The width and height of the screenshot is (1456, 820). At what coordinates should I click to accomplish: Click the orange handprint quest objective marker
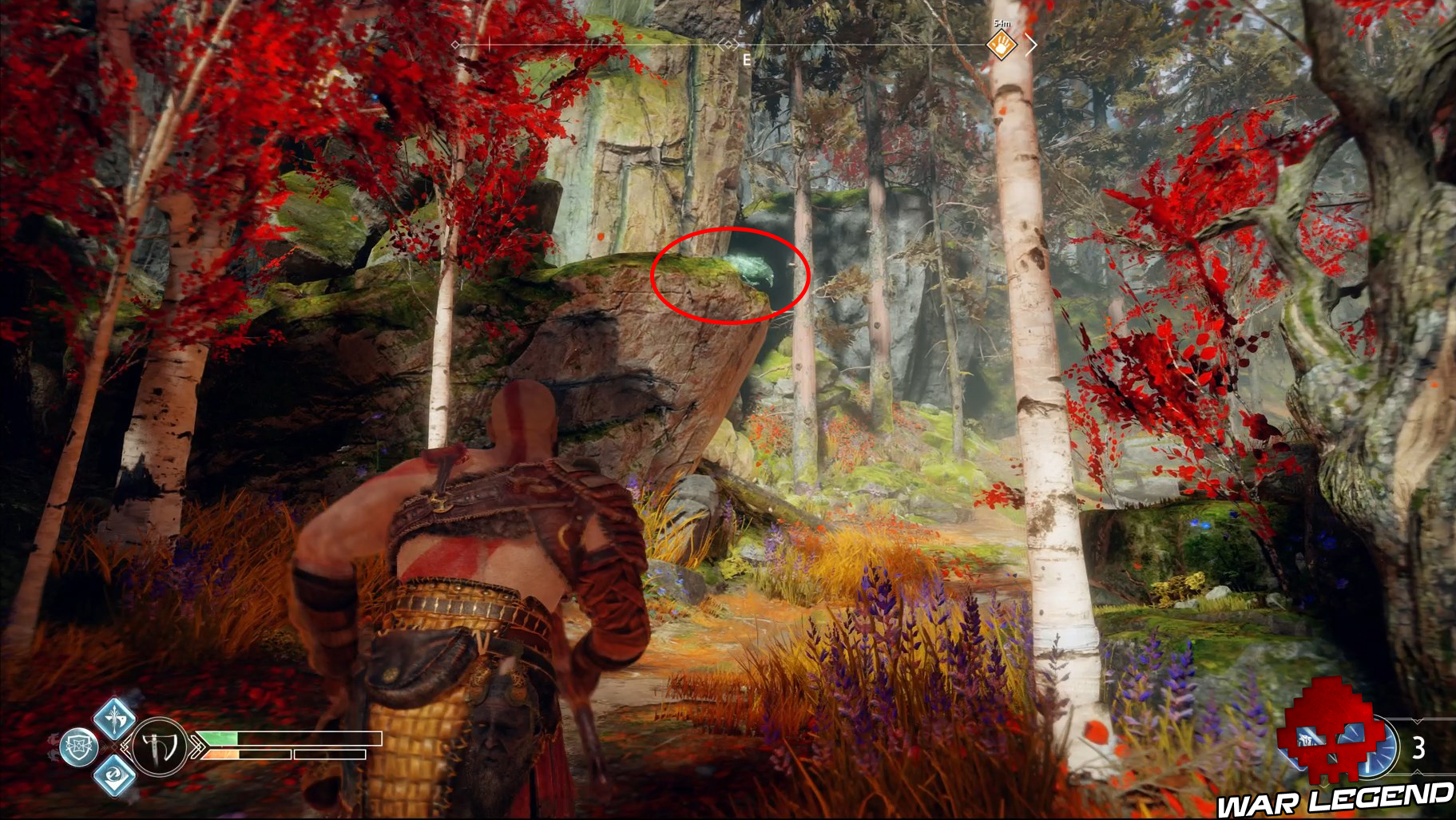(1001, 46)
